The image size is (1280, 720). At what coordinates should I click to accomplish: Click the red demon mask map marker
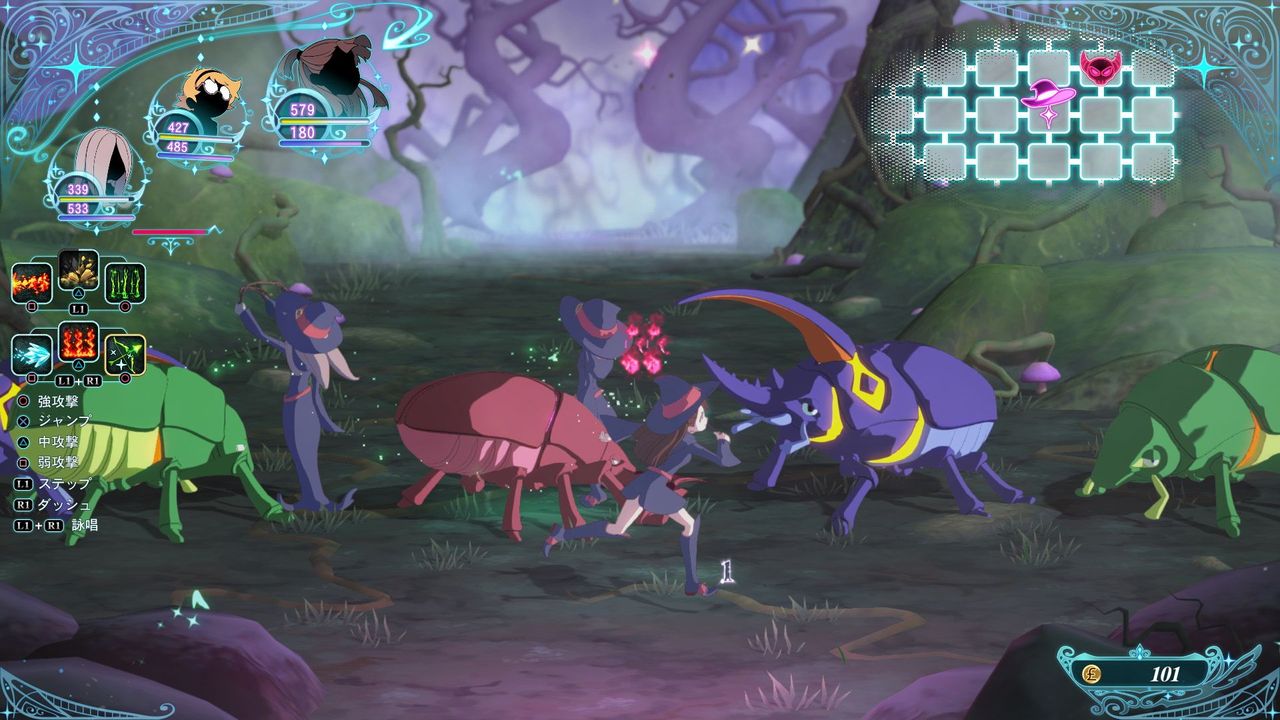click(1099, 69)
